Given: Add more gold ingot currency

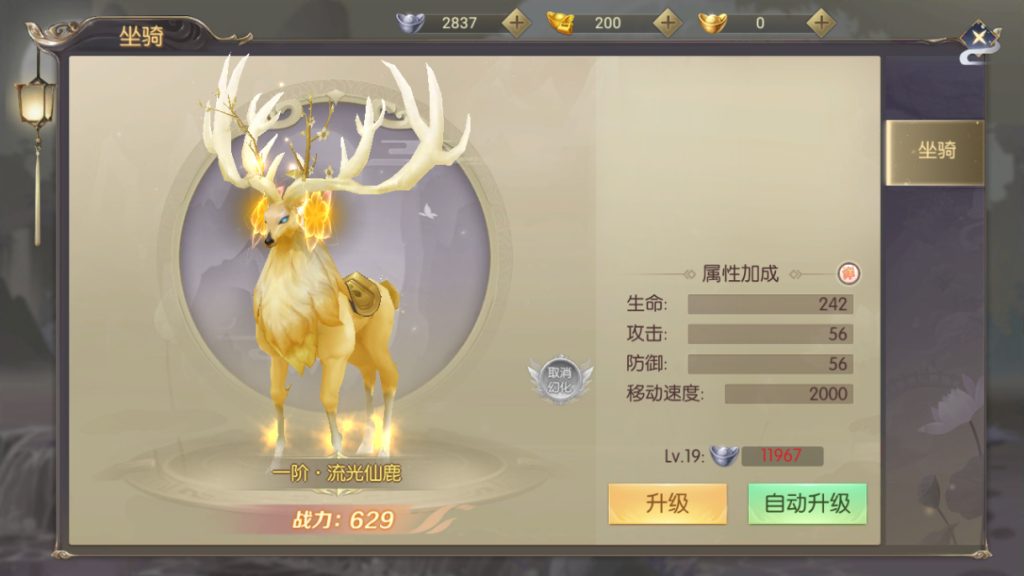Looking at the screenshot, I should (x=821, y=22).
